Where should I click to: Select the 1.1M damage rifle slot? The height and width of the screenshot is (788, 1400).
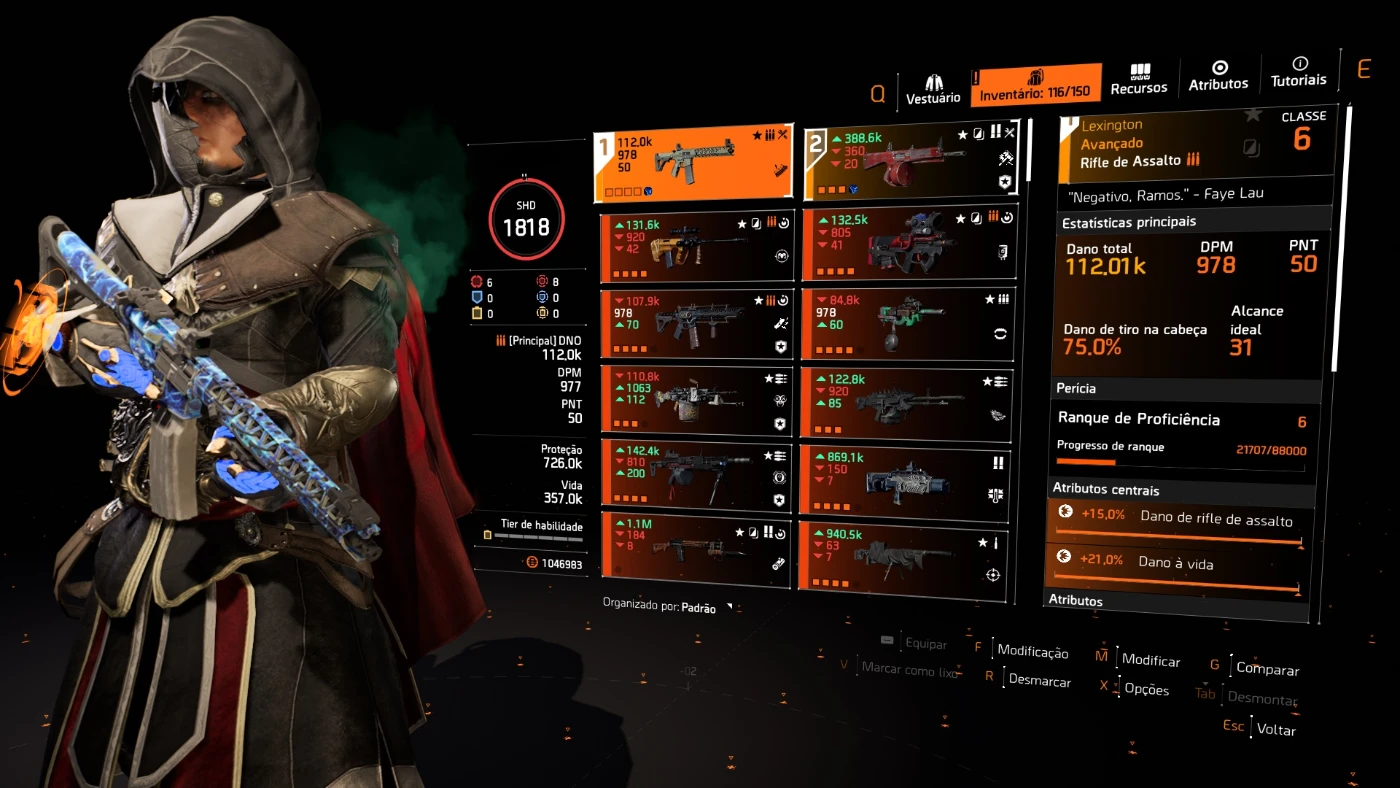pos(696,549)
